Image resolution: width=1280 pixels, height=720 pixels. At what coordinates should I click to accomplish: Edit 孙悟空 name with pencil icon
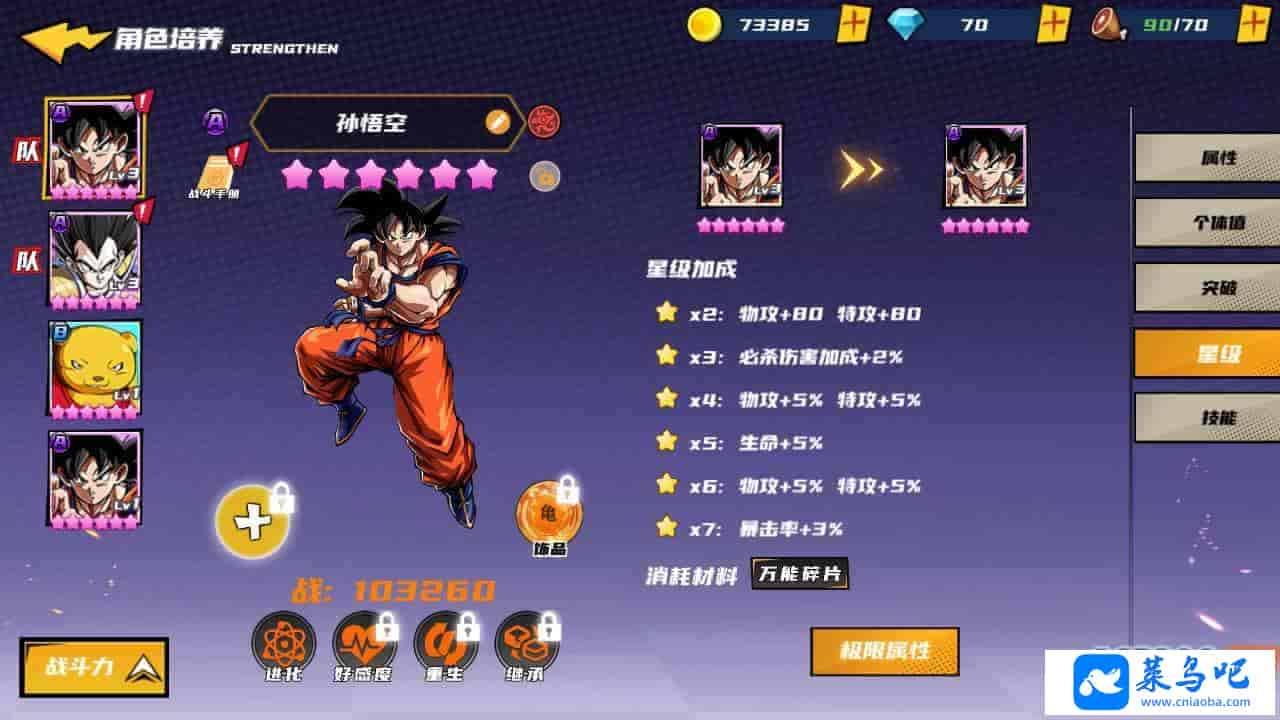coord(497,122)
